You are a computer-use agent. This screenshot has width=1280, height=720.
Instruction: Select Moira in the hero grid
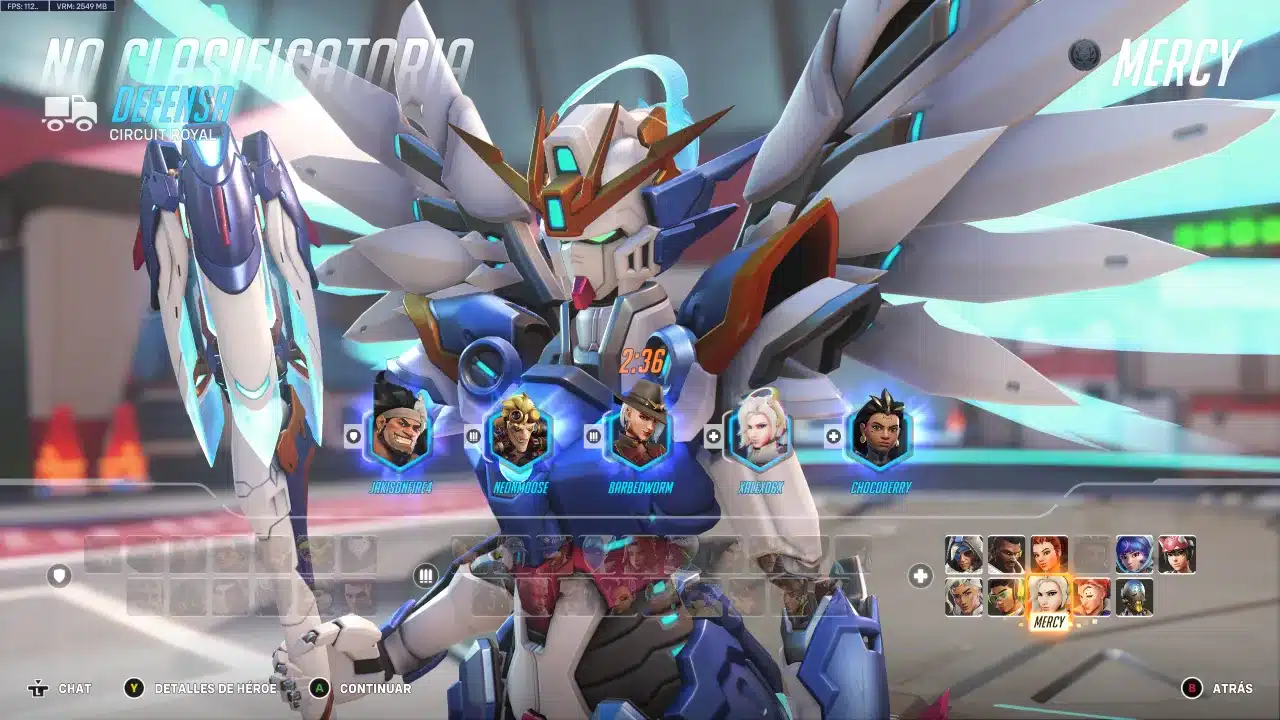point(1093,597)
